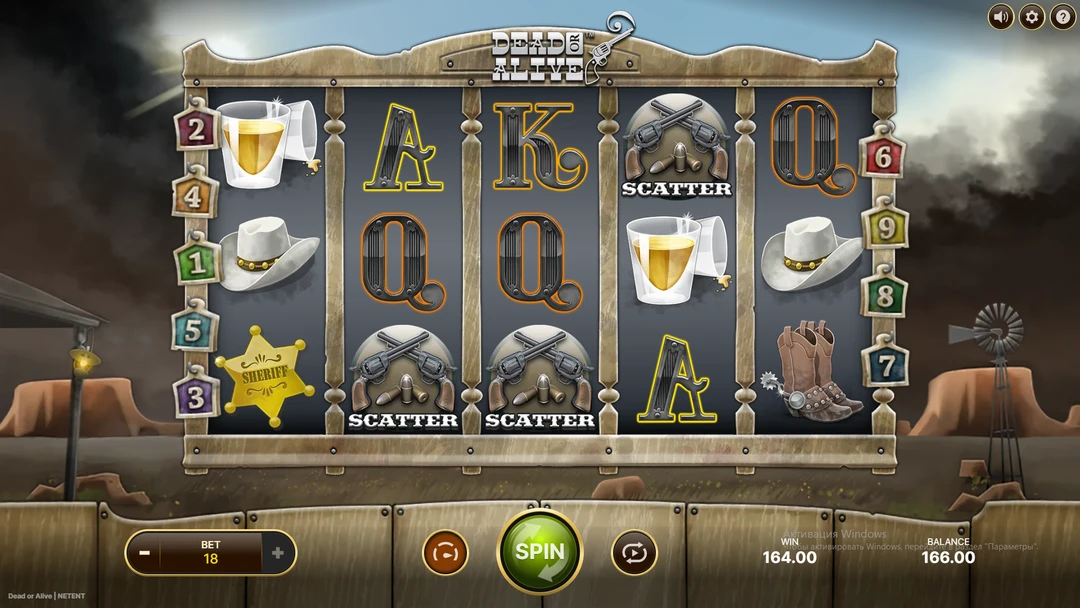This screenshot has height=608, width=1080.
Task: Choose the payline 7 tag
Action: click(x=886, y=365)
